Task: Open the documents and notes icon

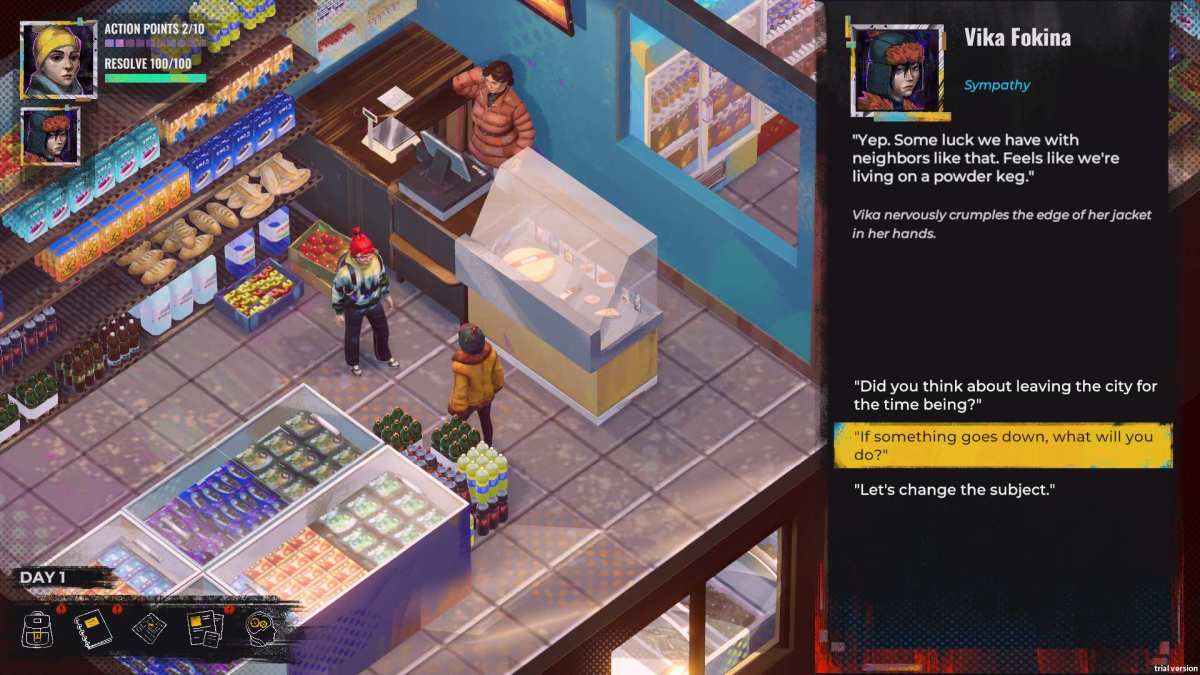Action: coord(204,629)
